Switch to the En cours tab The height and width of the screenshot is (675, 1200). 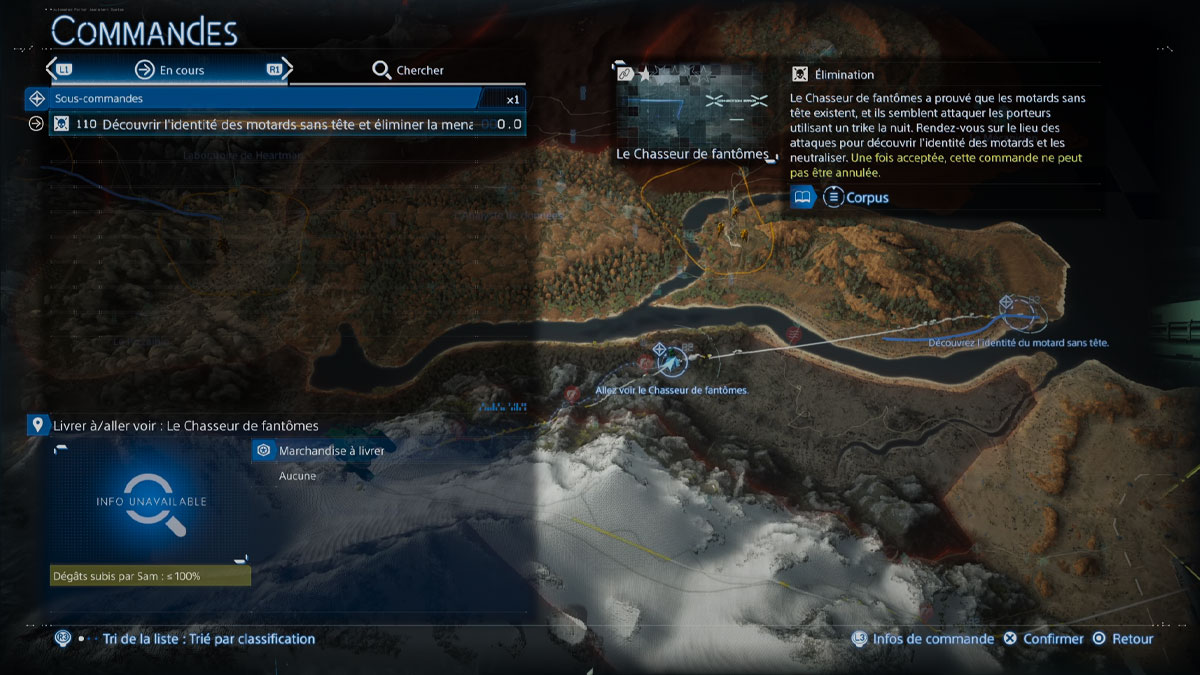pyautogui.click(x=170, y=70)
